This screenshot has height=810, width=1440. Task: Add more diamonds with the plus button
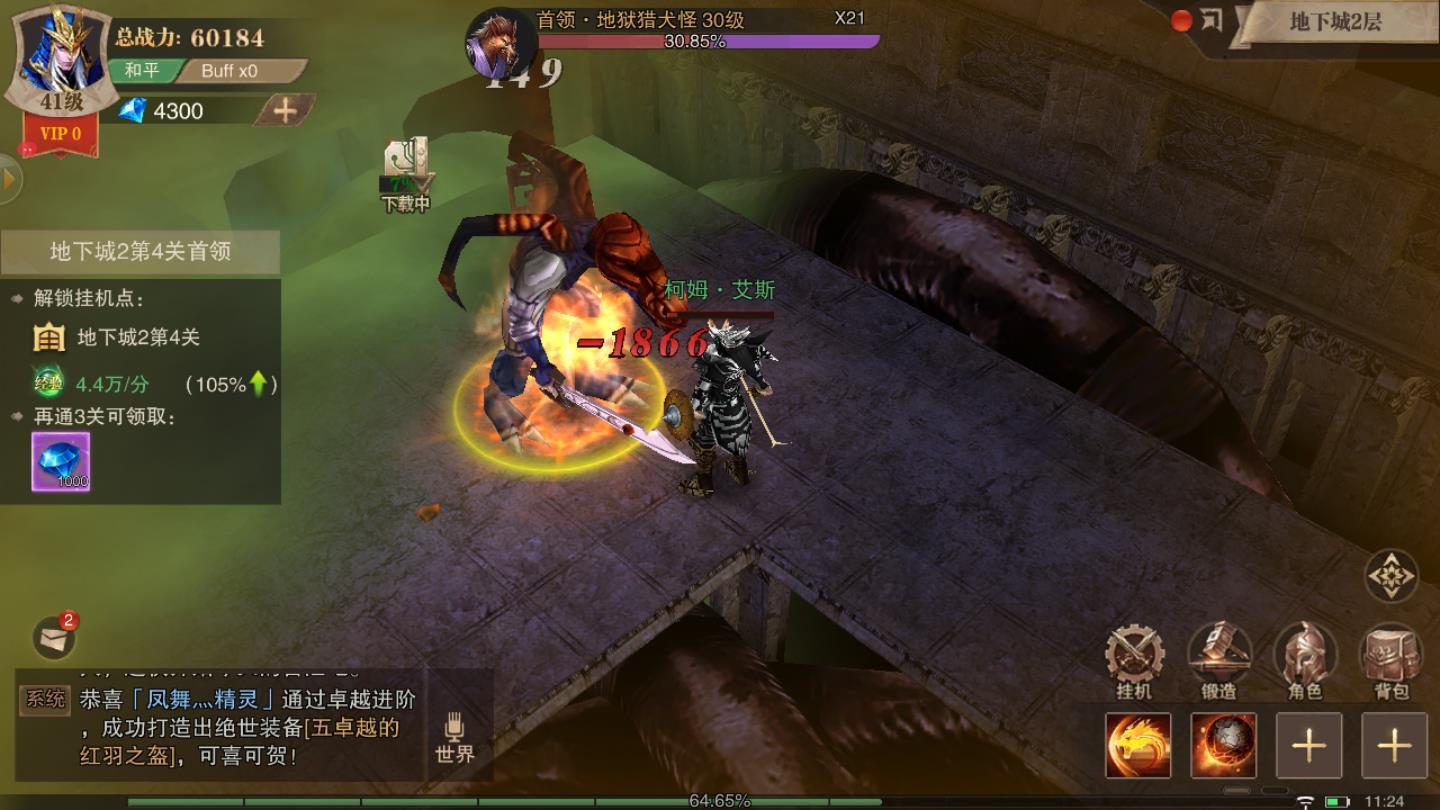click(285, 111)
